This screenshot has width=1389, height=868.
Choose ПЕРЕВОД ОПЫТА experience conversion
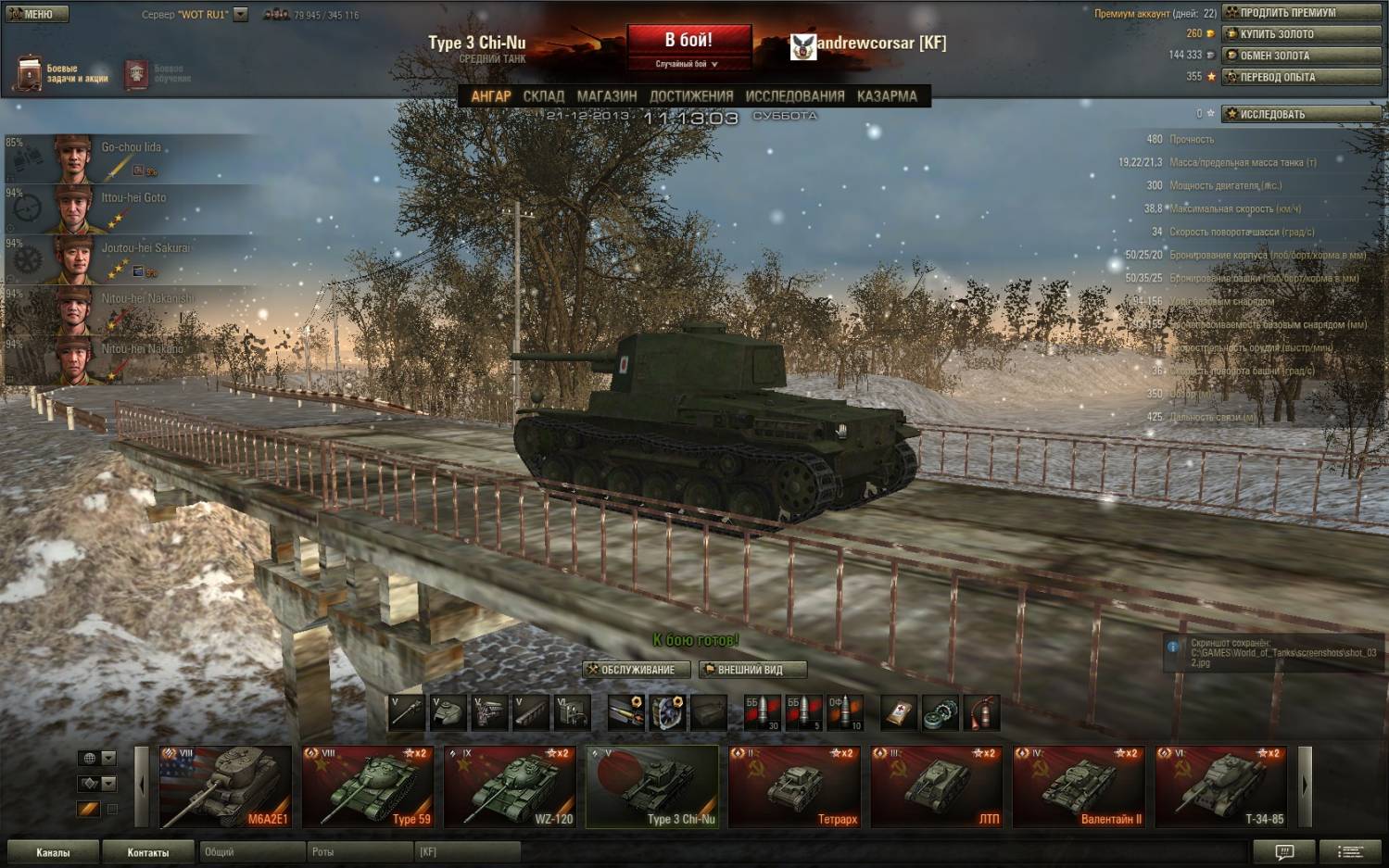click(x=1301, y=77)
